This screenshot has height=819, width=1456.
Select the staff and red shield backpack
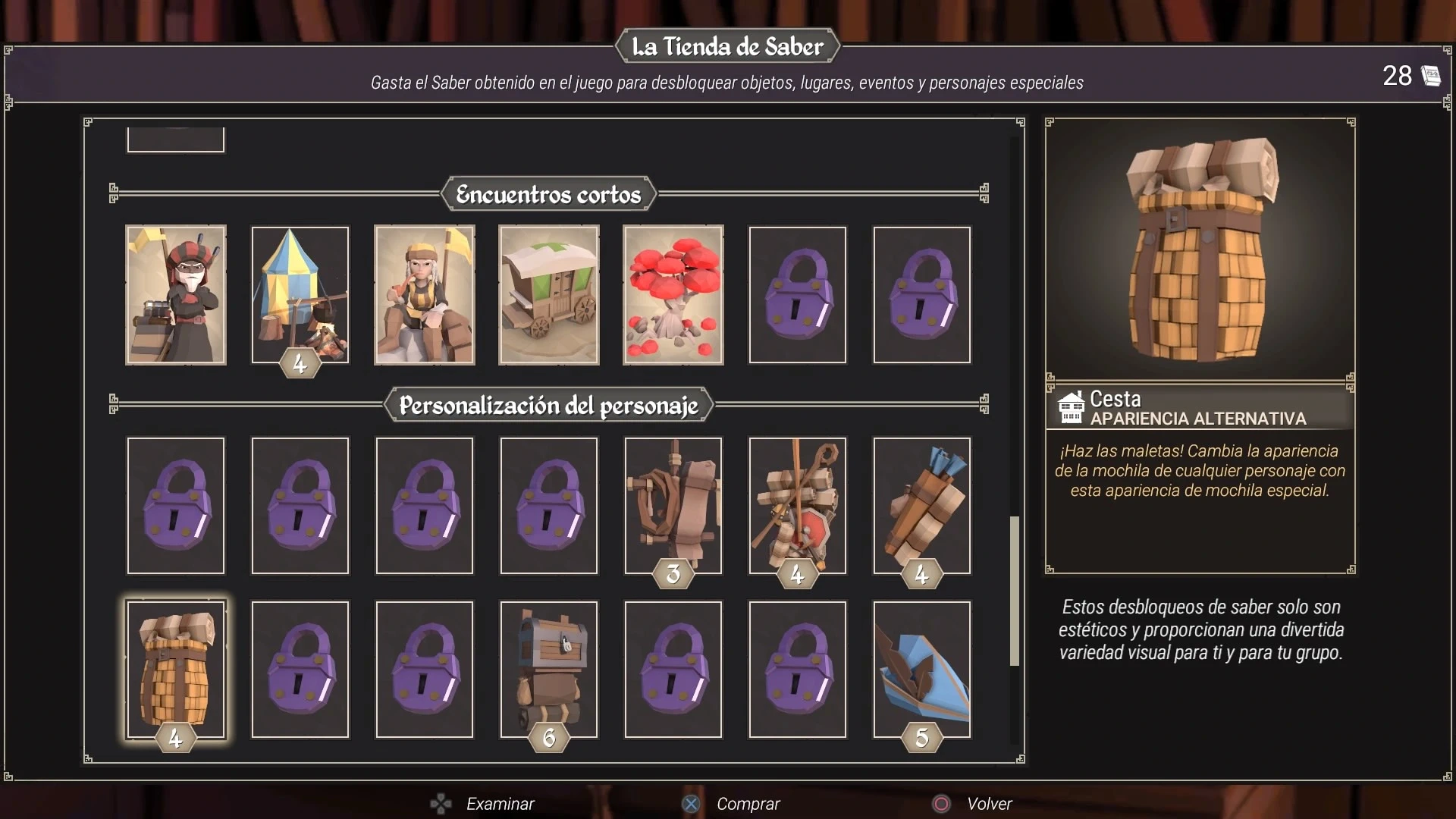(x=798, y=505)
